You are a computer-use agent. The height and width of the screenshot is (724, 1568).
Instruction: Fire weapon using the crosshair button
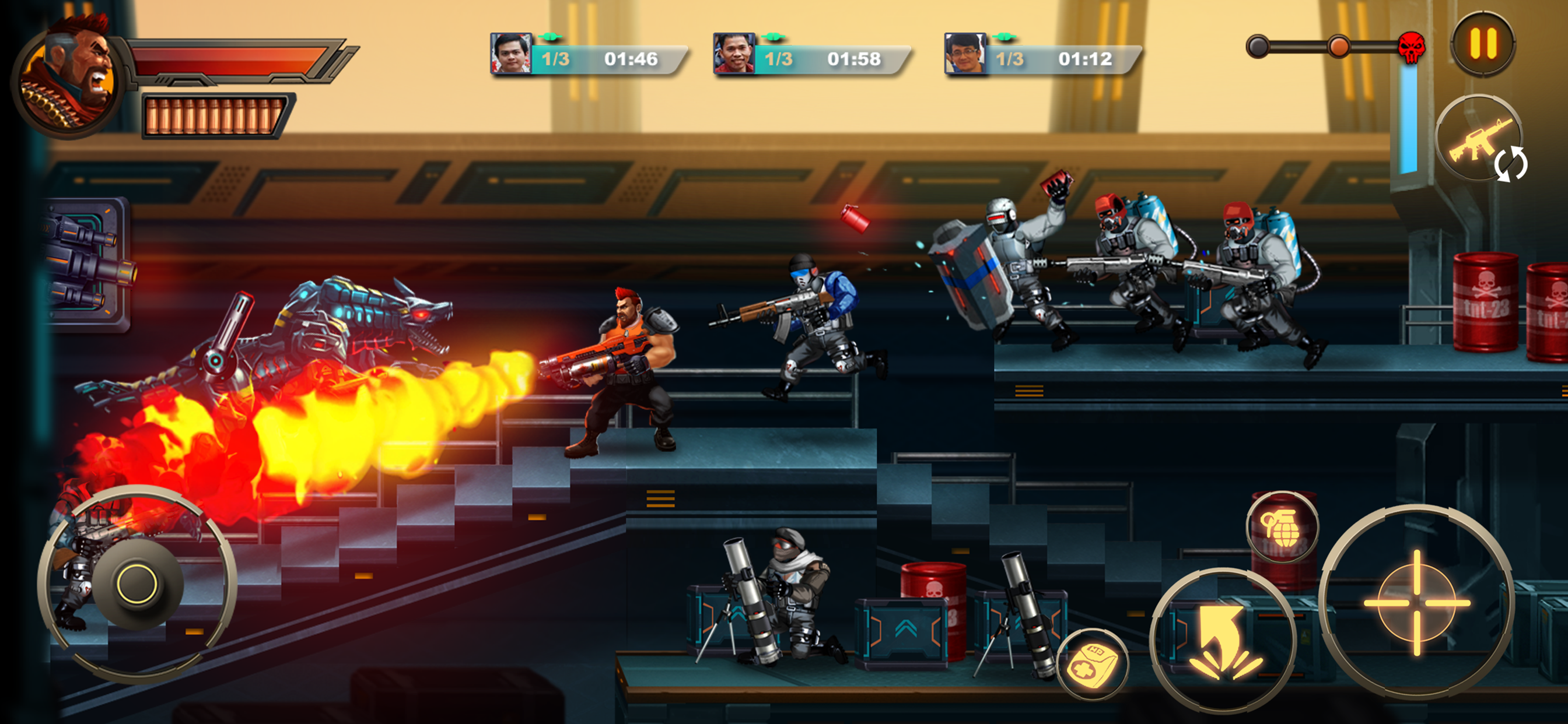[1416, 602]
